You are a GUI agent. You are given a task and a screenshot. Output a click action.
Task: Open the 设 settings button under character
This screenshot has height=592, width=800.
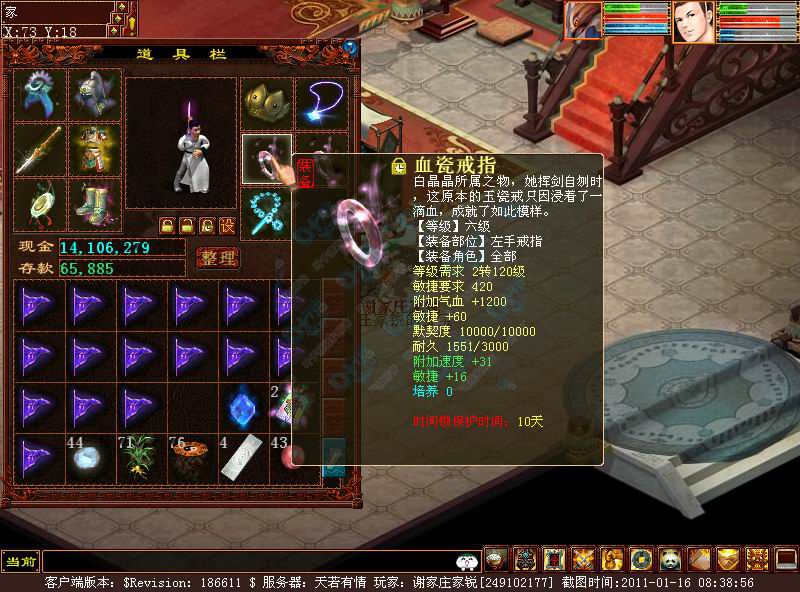(x=228, y=225)
